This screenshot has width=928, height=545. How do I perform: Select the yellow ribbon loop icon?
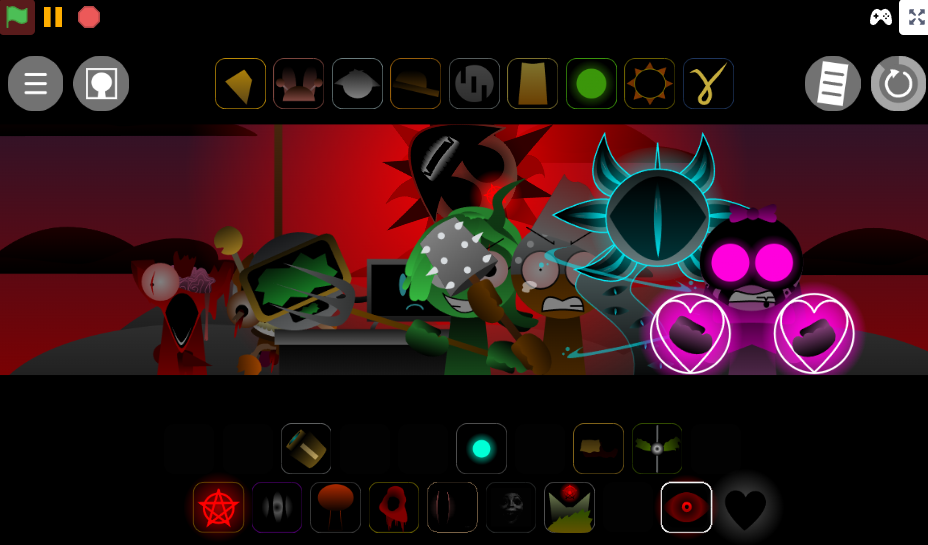tap(708, 83)
